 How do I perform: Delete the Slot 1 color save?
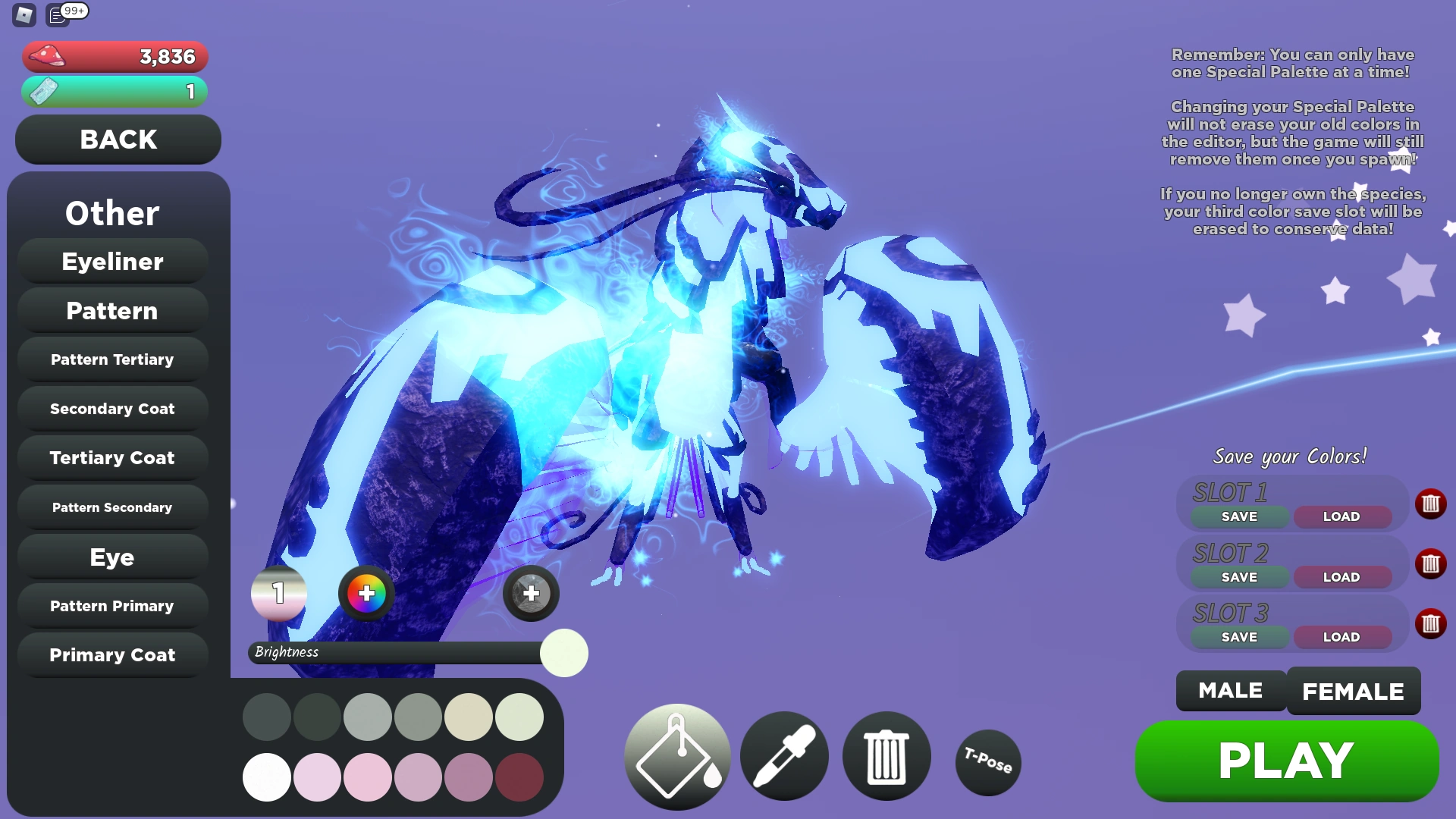coord(1432,504)
